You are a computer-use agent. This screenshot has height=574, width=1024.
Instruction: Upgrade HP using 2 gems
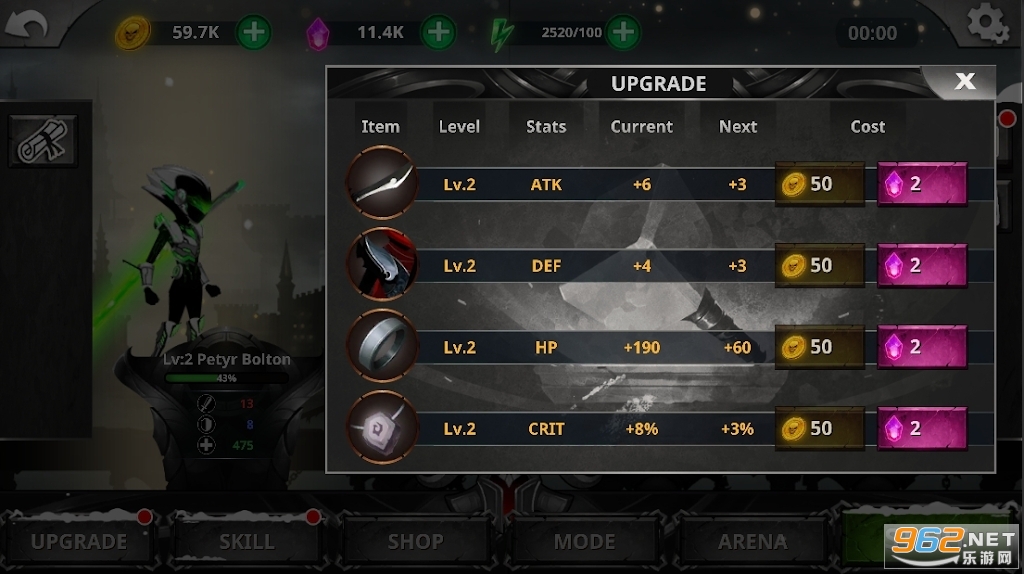(x=921, y=347)
